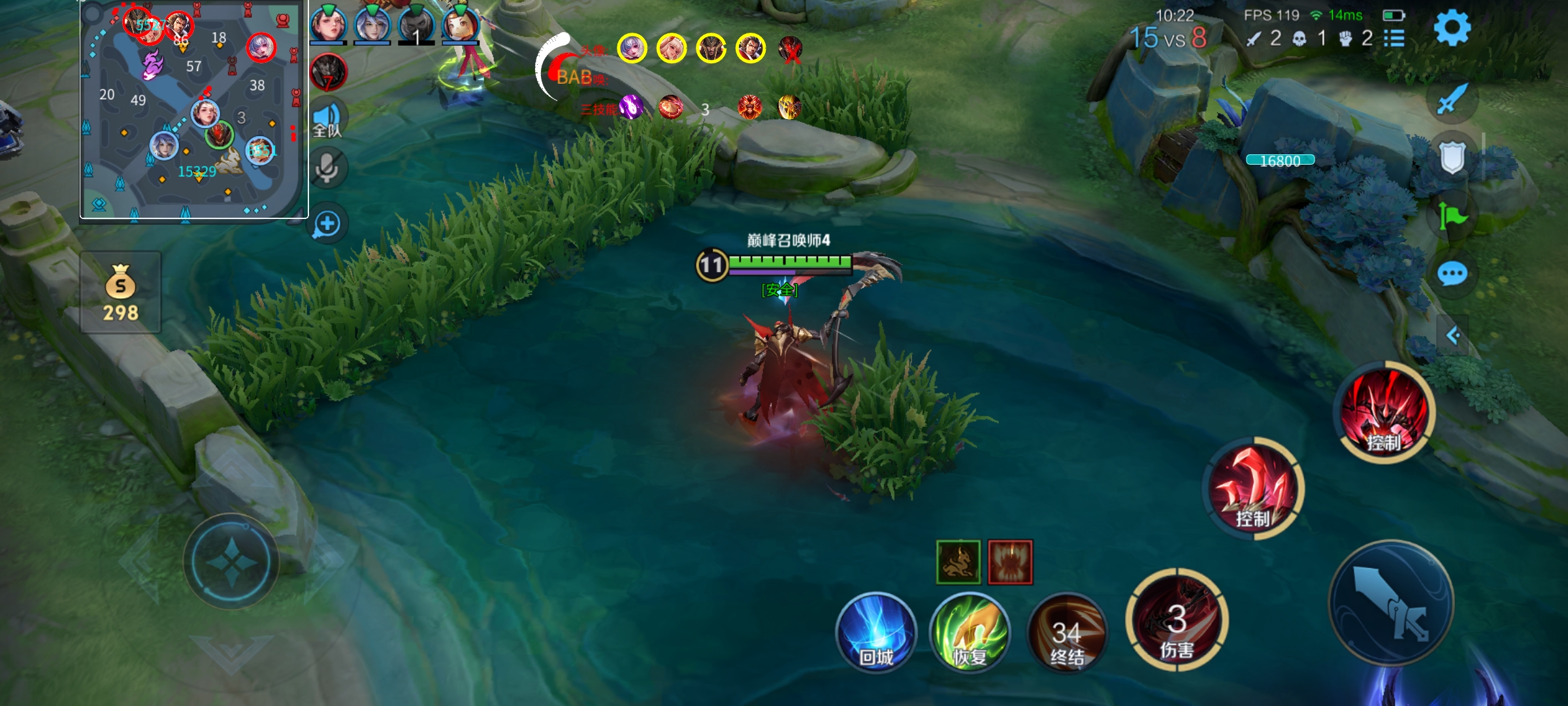The height and width of the screenshot is (706, 1568).
Task: Tap the green beast equipment active icon
Action: coord(958,562)
